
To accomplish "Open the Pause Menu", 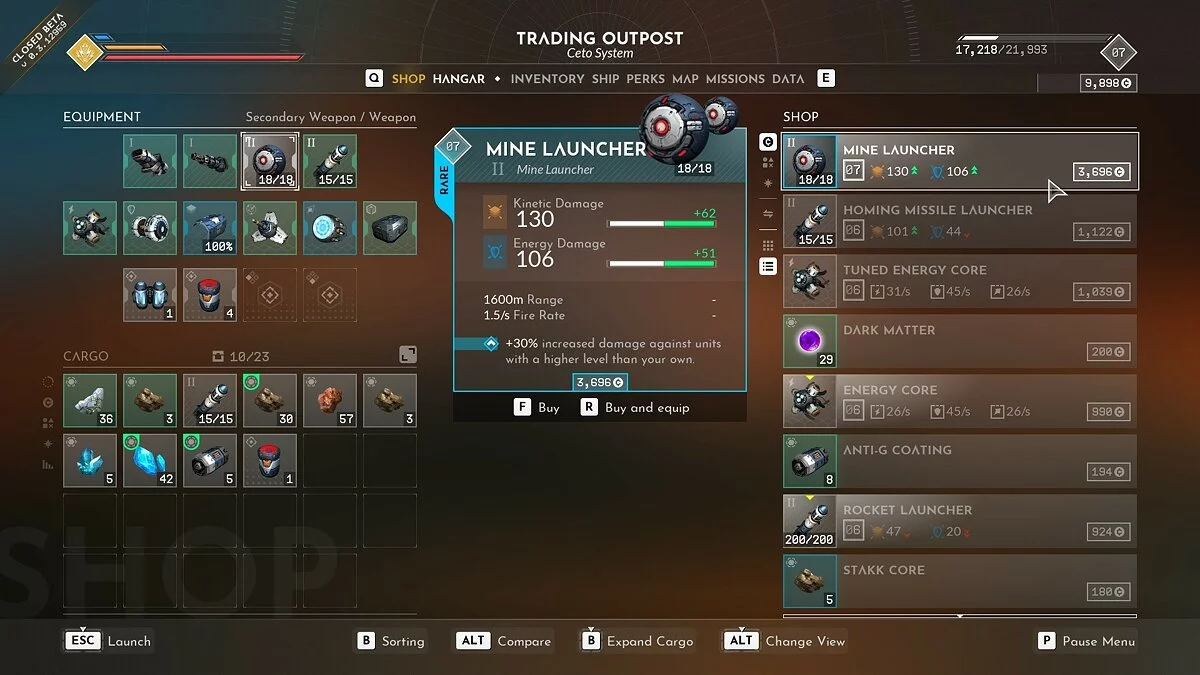I will [x=1087, y=641].
